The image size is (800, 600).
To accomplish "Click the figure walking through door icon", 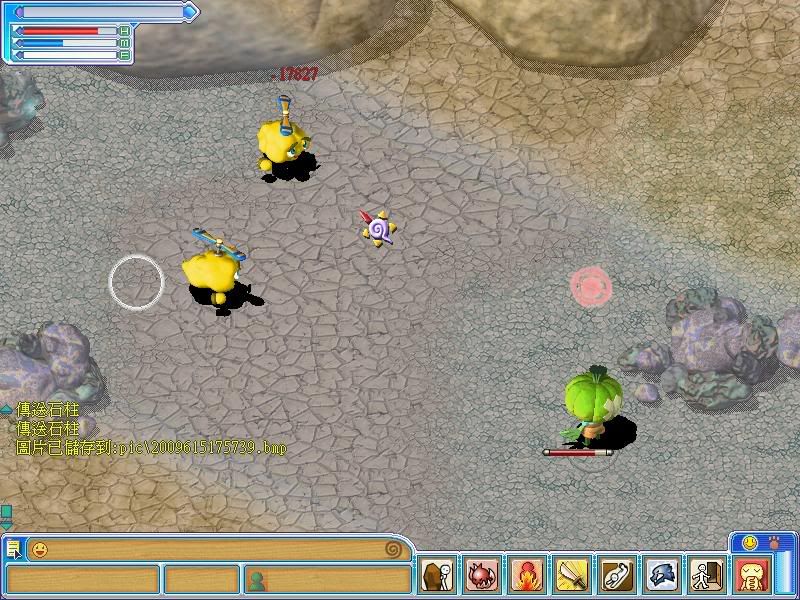I will click(706, 577).
